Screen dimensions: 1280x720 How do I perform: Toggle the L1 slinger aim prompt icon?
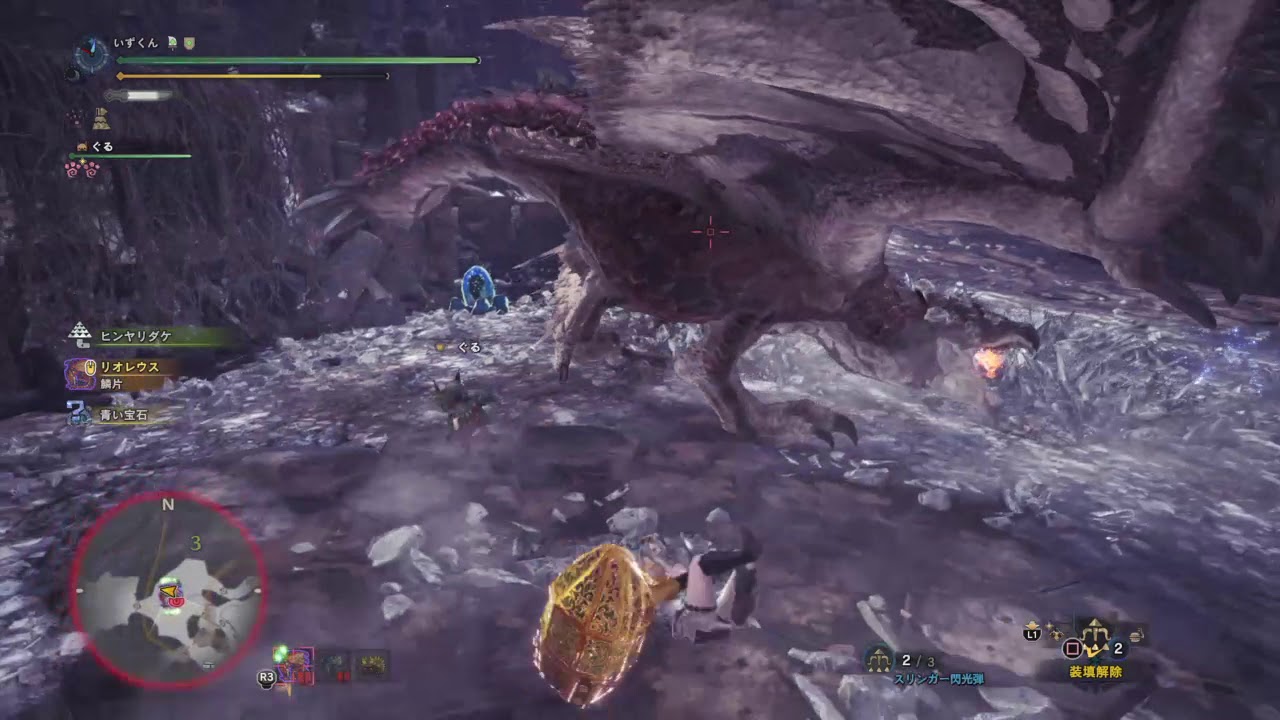click(x=1031, y=634)
